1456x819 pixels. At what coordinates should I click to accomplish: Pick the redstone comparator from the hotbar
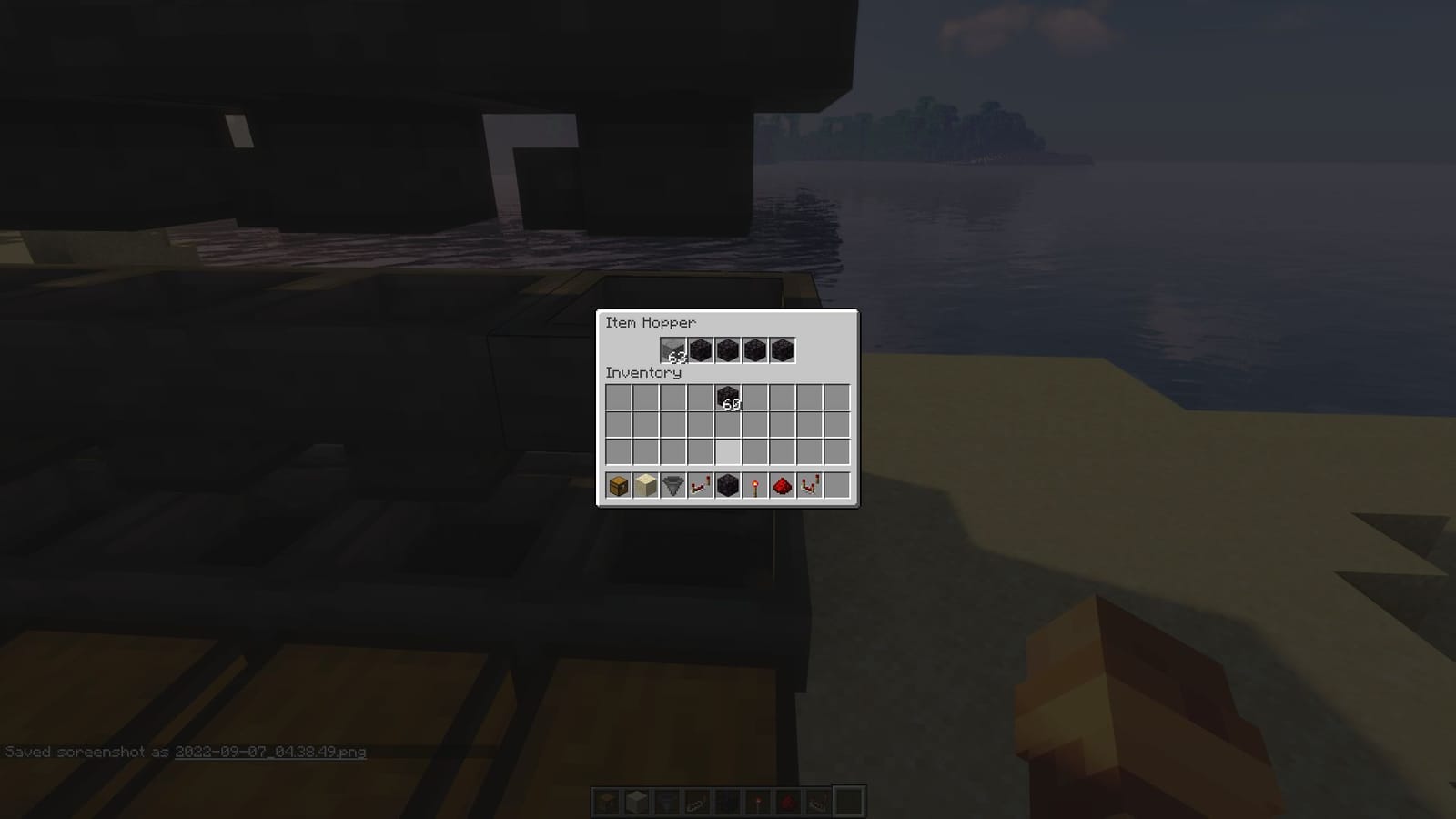coord(808,485)
